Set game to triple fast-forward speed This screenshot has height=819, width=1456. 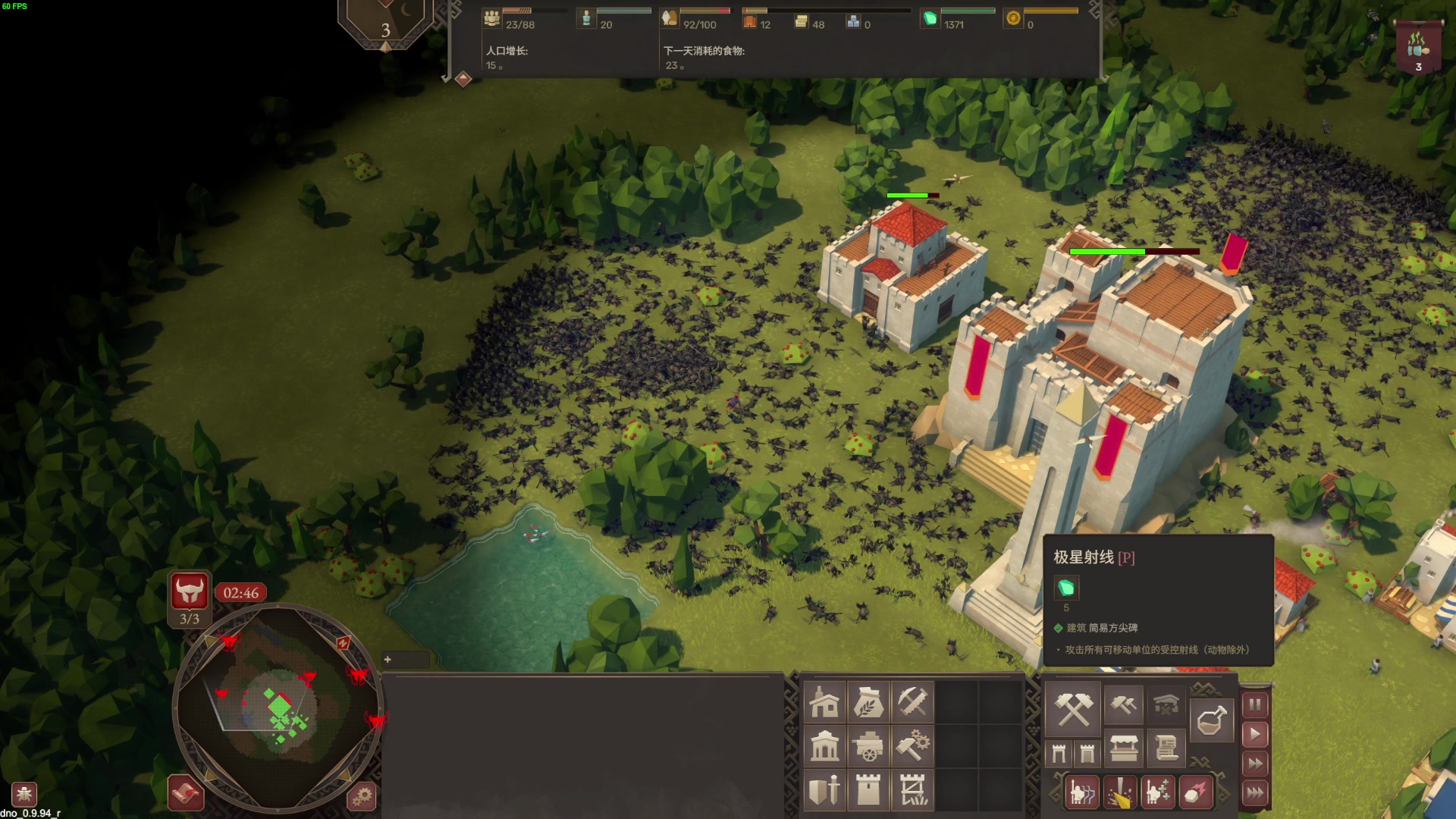click(x=1255, y=793)
